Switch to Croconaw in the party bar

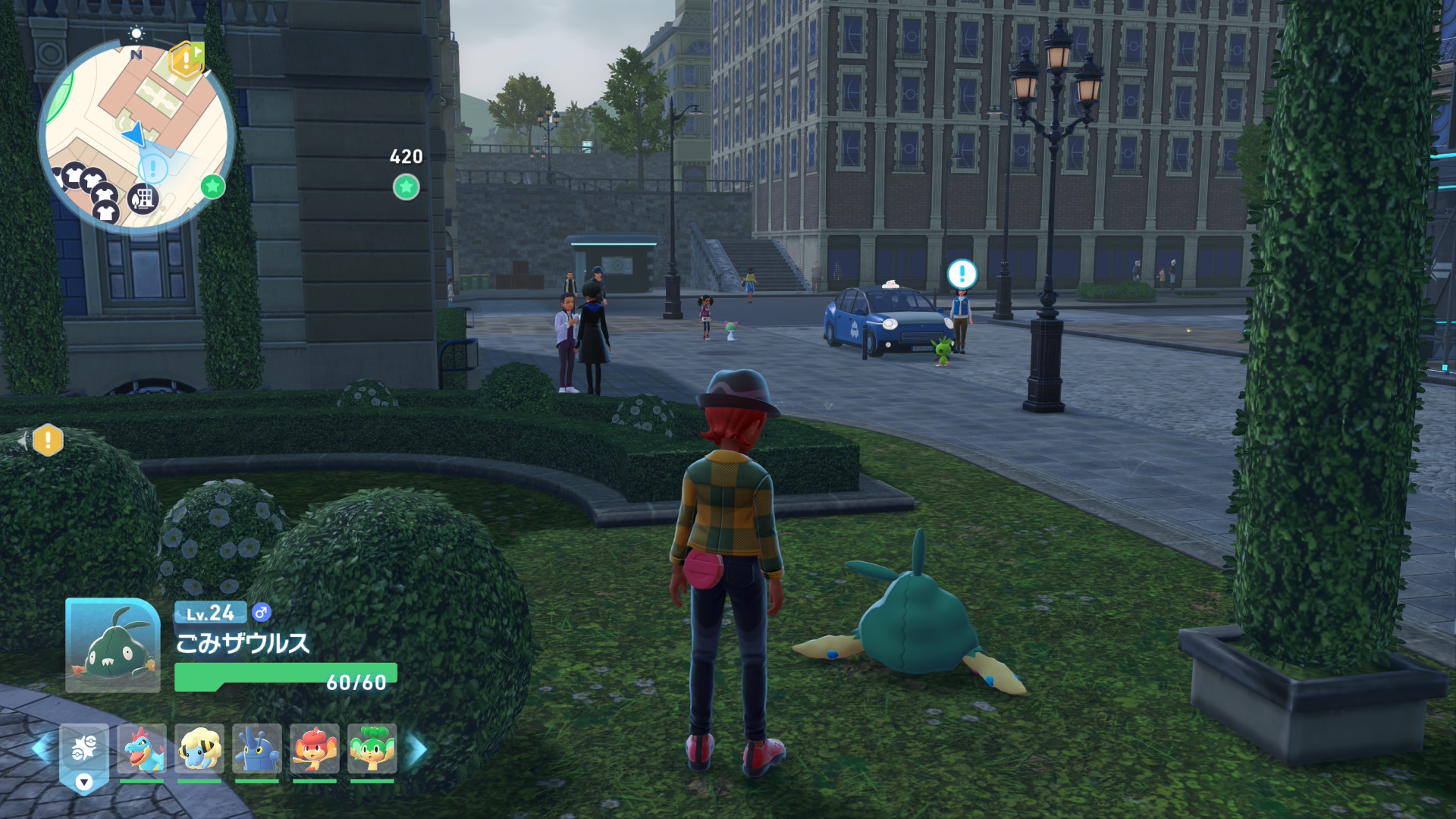pos(142,748)
